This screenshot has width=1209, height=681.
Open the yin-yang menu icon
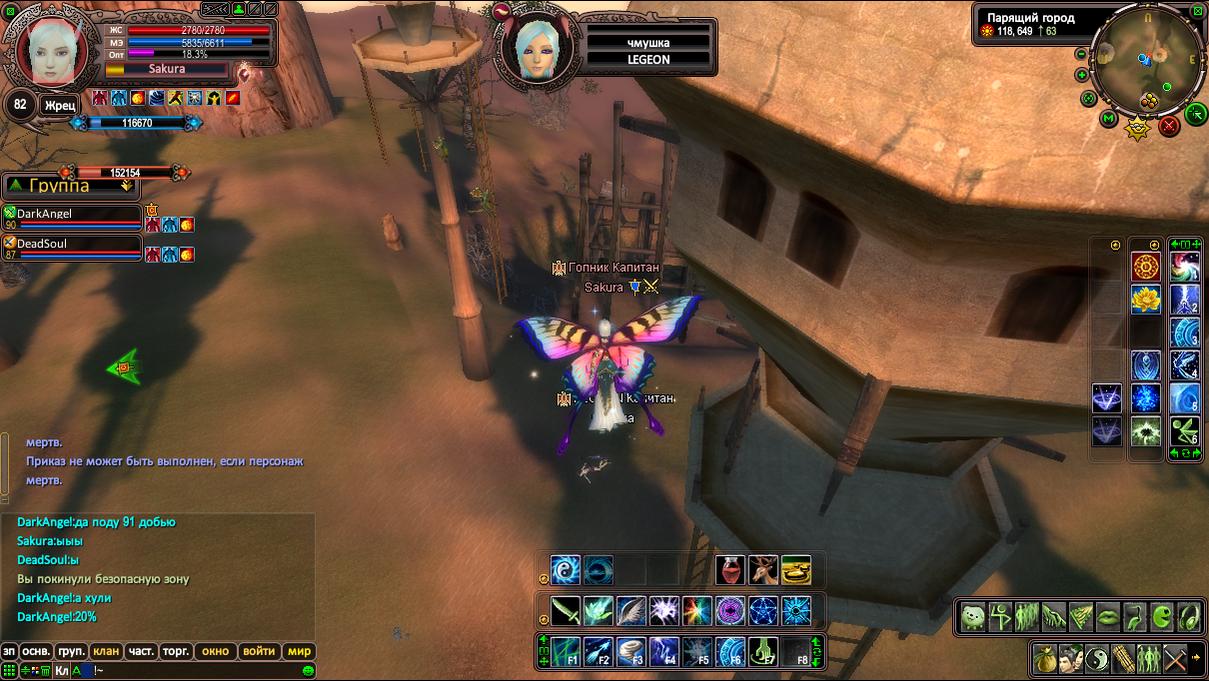pos(1099,659)
